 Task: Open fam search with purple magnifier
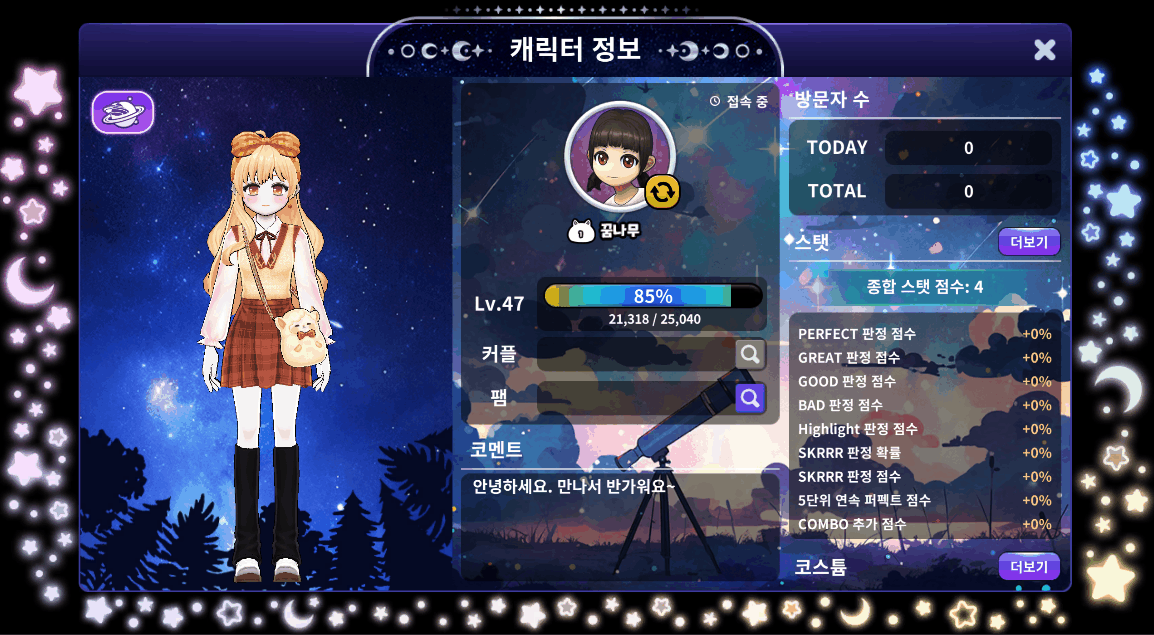[x=750, y=398]
